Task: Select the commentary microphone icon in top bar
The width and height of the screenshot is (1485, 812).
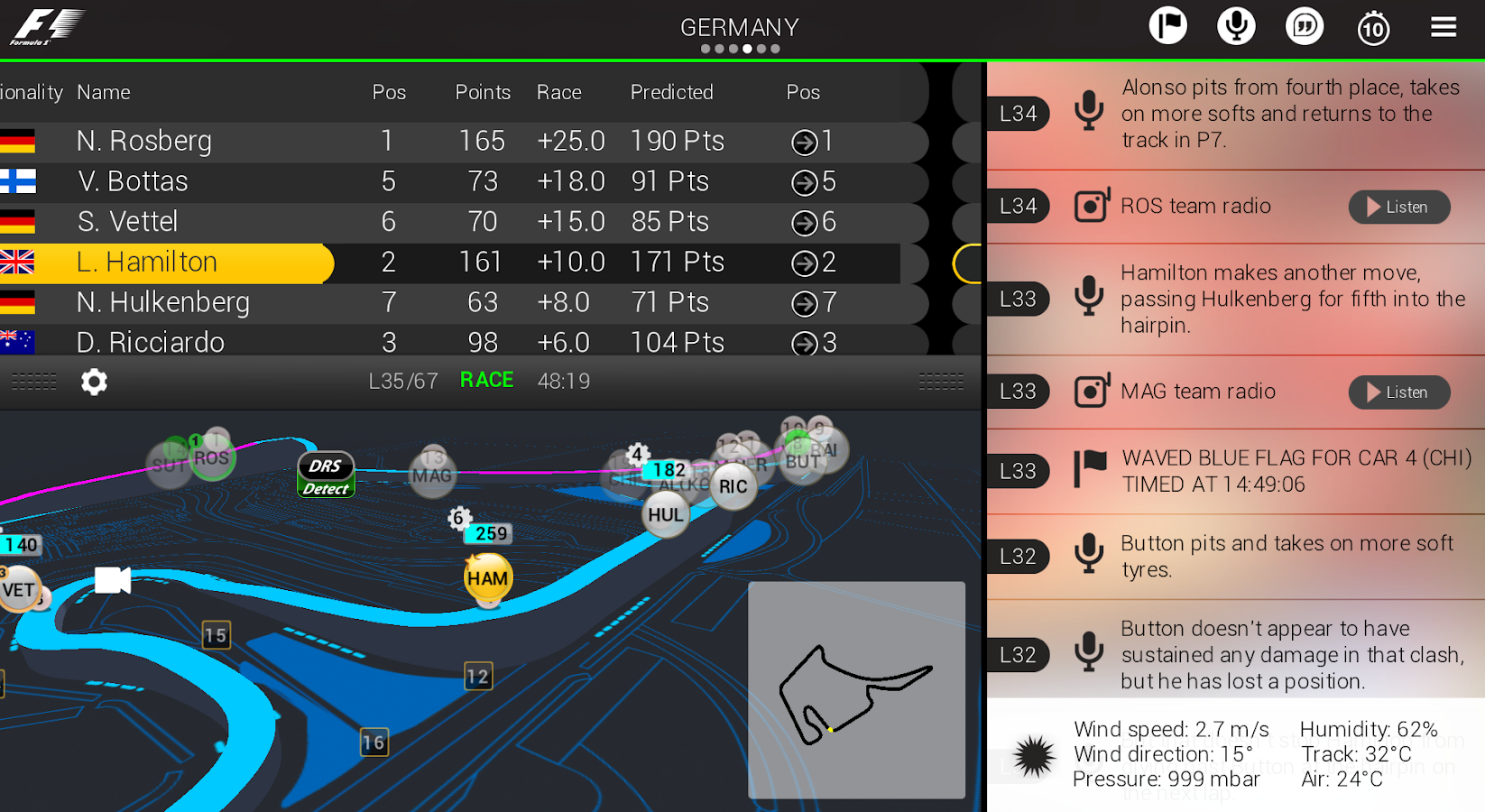Action: 1237,26
